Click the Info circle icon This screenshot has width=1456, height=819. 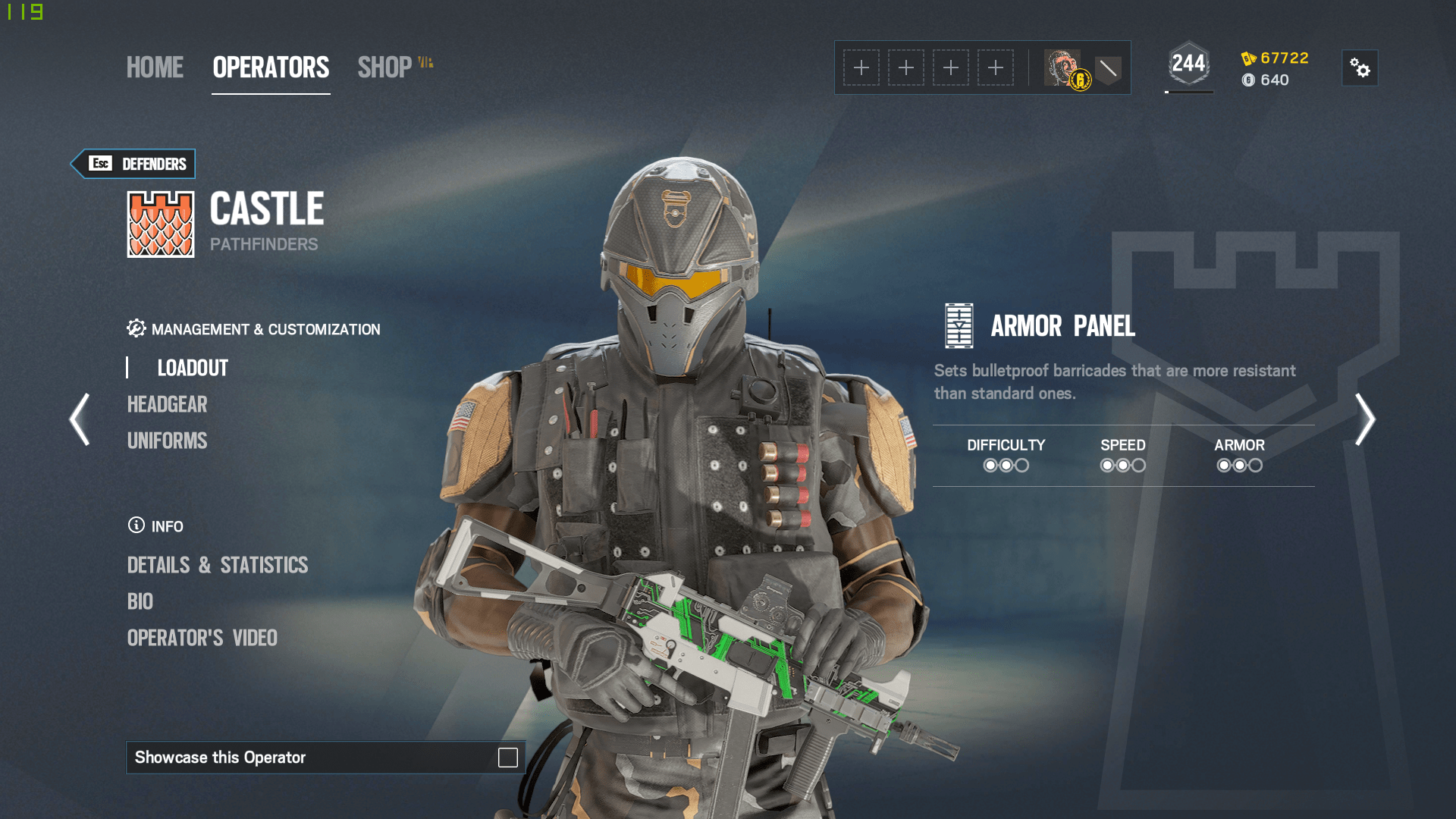(135, 526)
